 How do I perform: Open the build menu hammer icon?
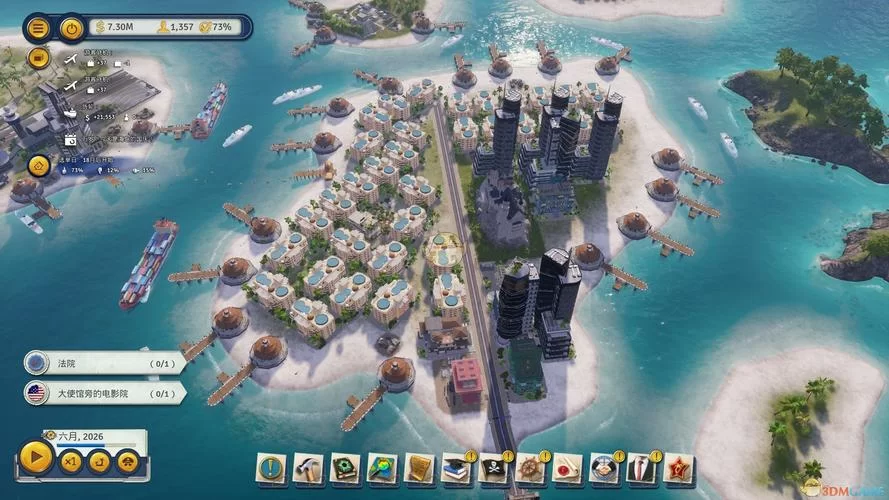307,467
